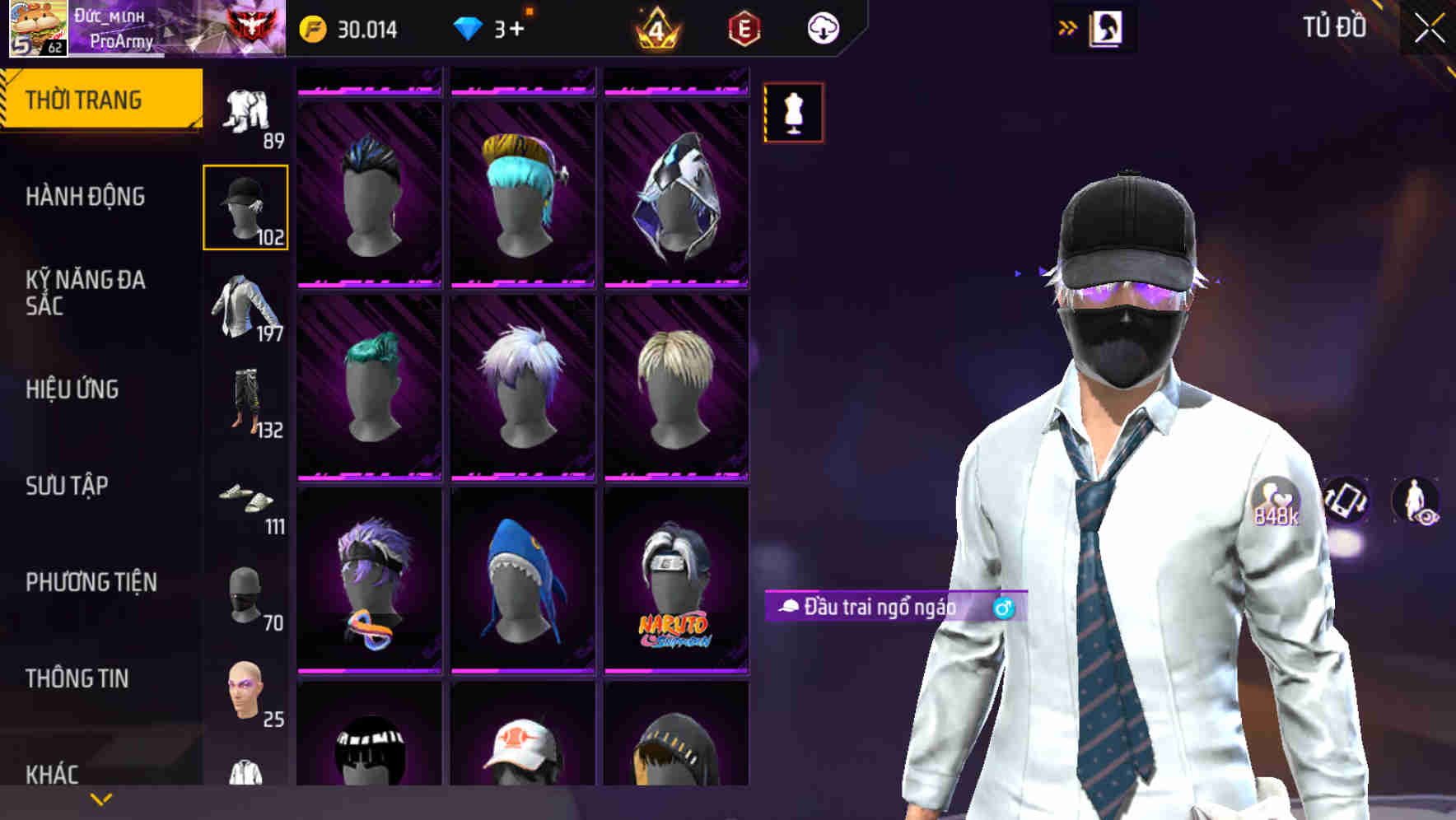
Task: Toggle the mannequin display preview
Action: click(793, 112)
